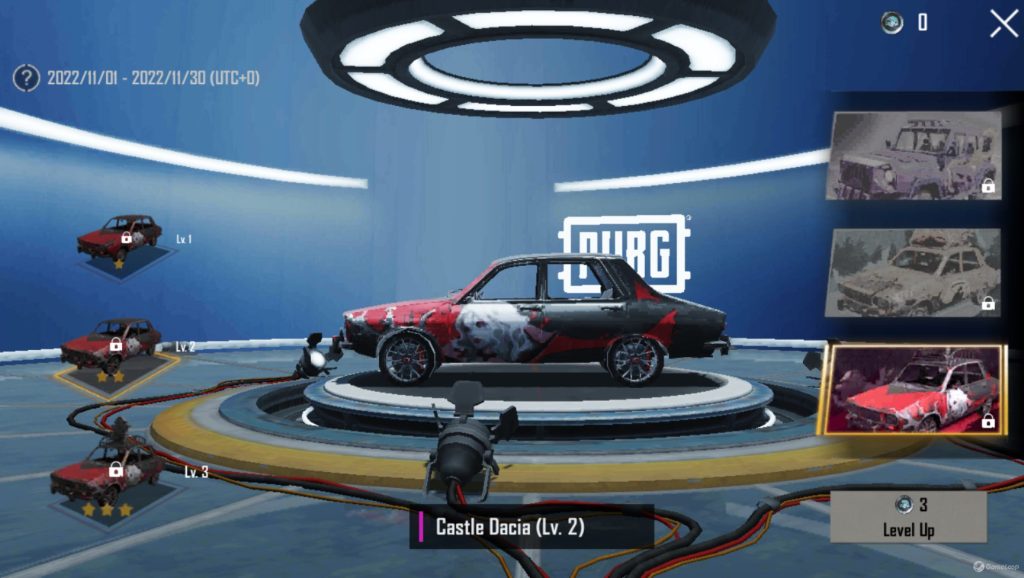
Task: Close the vehicle upgrade screen
Action: 1003,23
